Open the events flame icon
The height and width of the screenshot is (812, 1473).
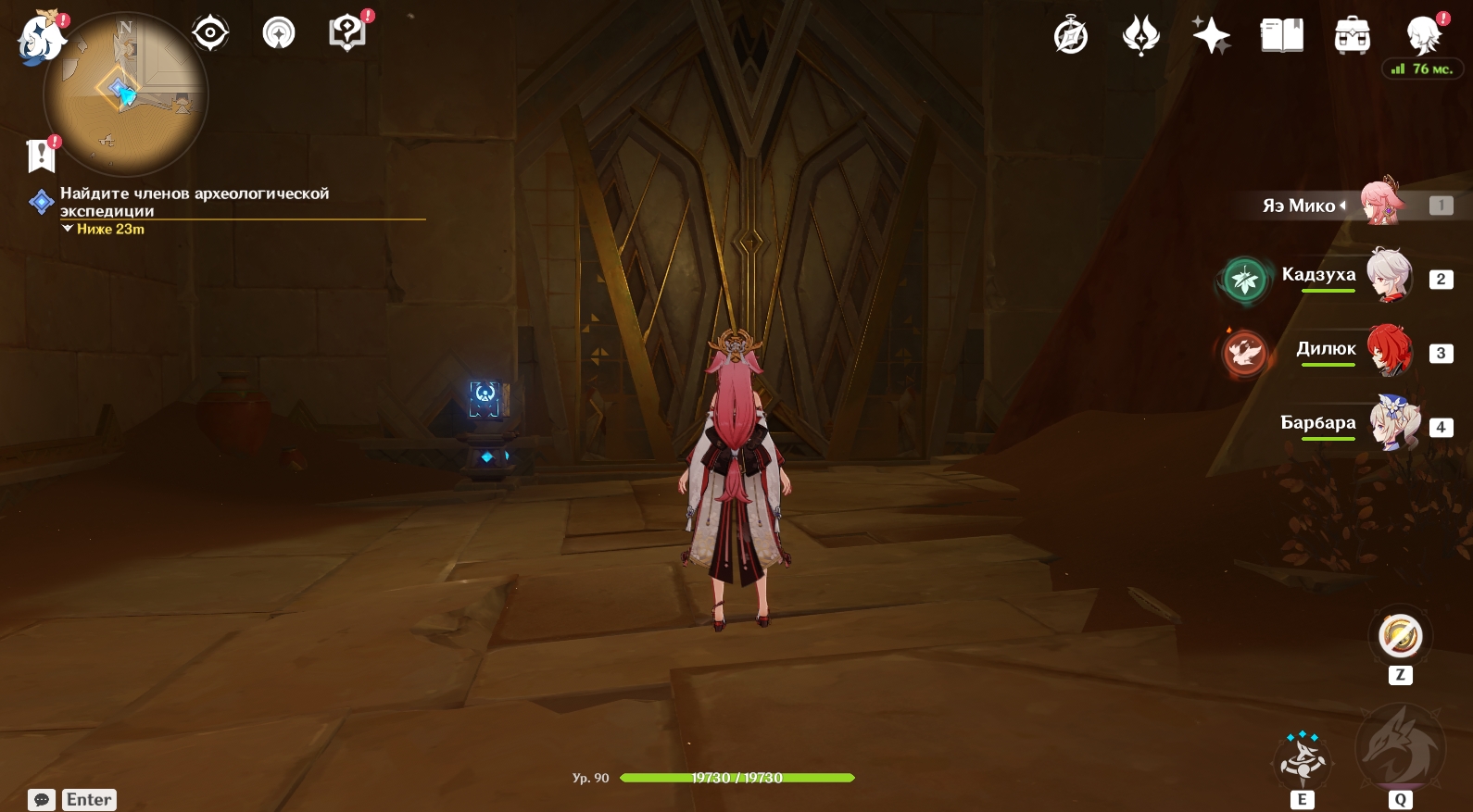pos(1140,36)
